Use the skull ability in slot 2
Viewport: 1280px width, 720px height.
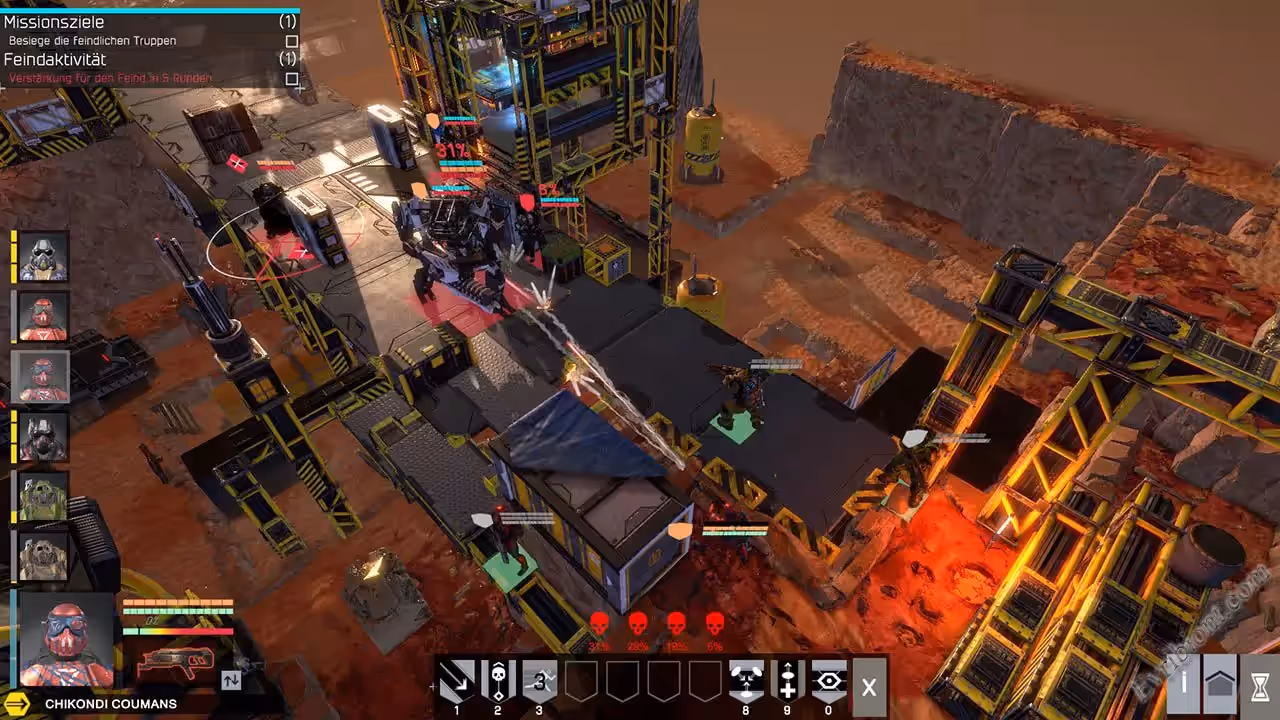pos(498,680)
